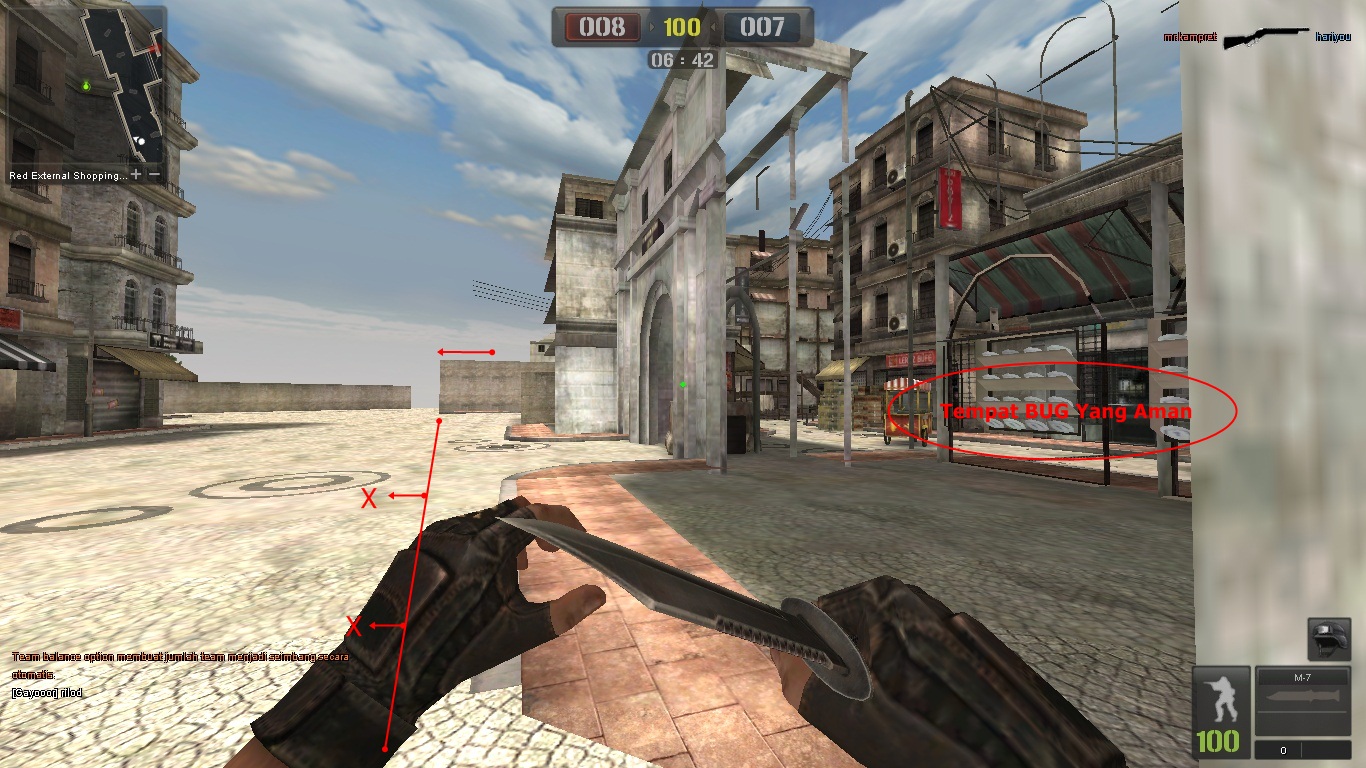Click the Tempat BUG Yang Aman label

(1066, 410)
